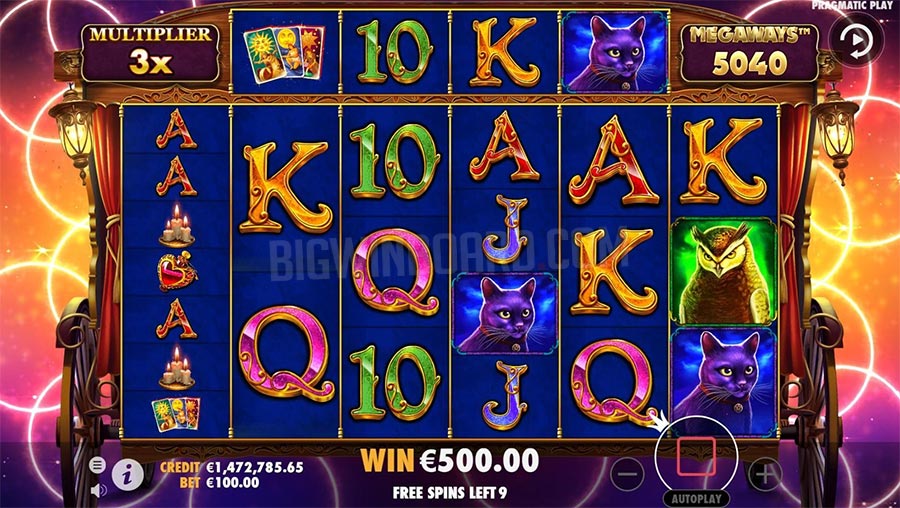Toggle the sound speaker icon

pos(98,490)
